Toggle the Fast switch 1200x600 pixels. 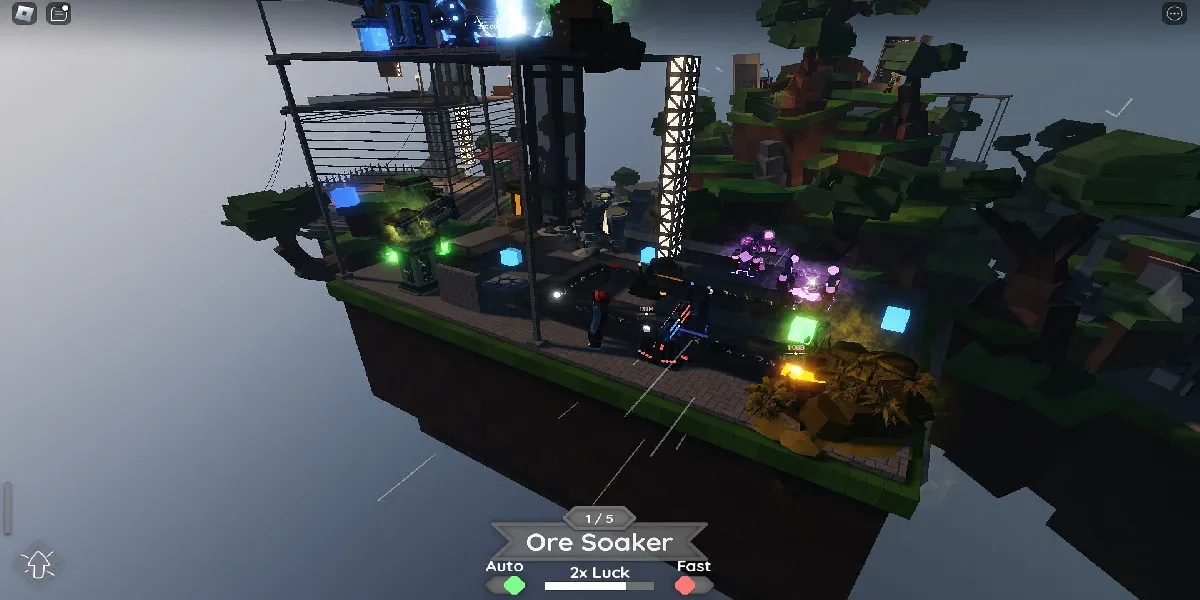coord(685,585)
